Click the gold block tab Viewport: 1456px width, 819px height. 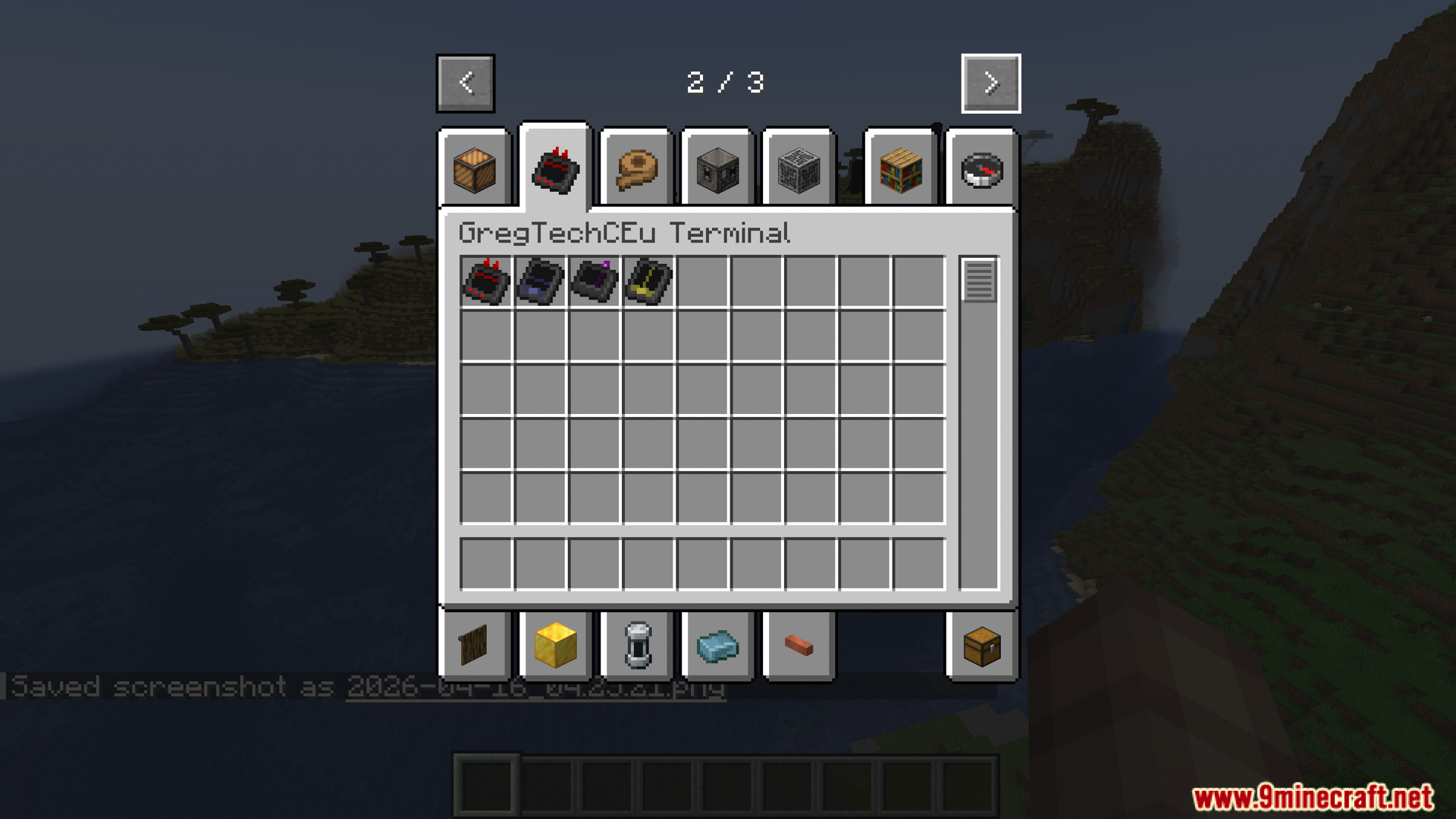[x=555, y=645]
